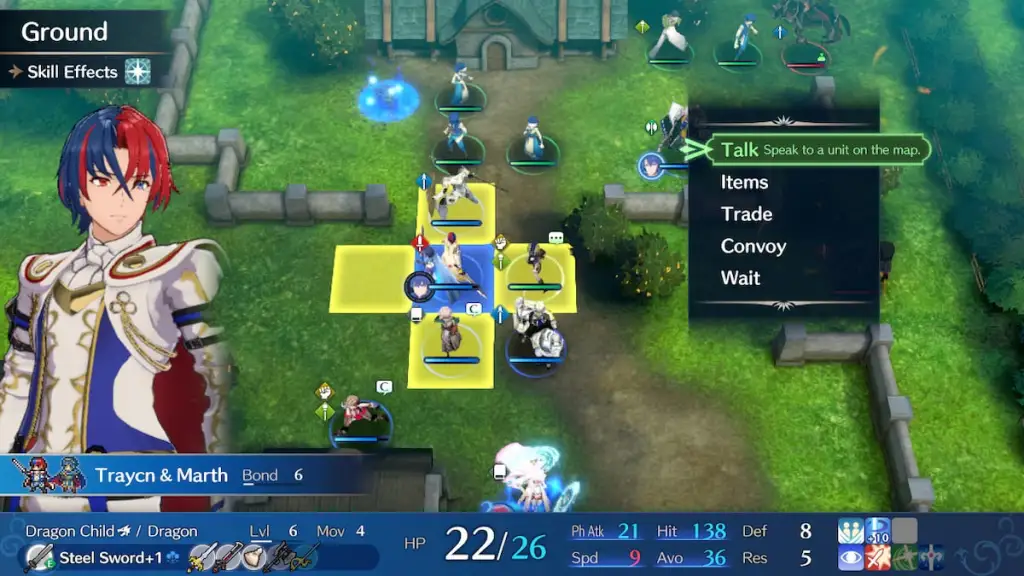Open the Convoy from the action menu
Screen dimensions: 1024x576
click(753, 246)
